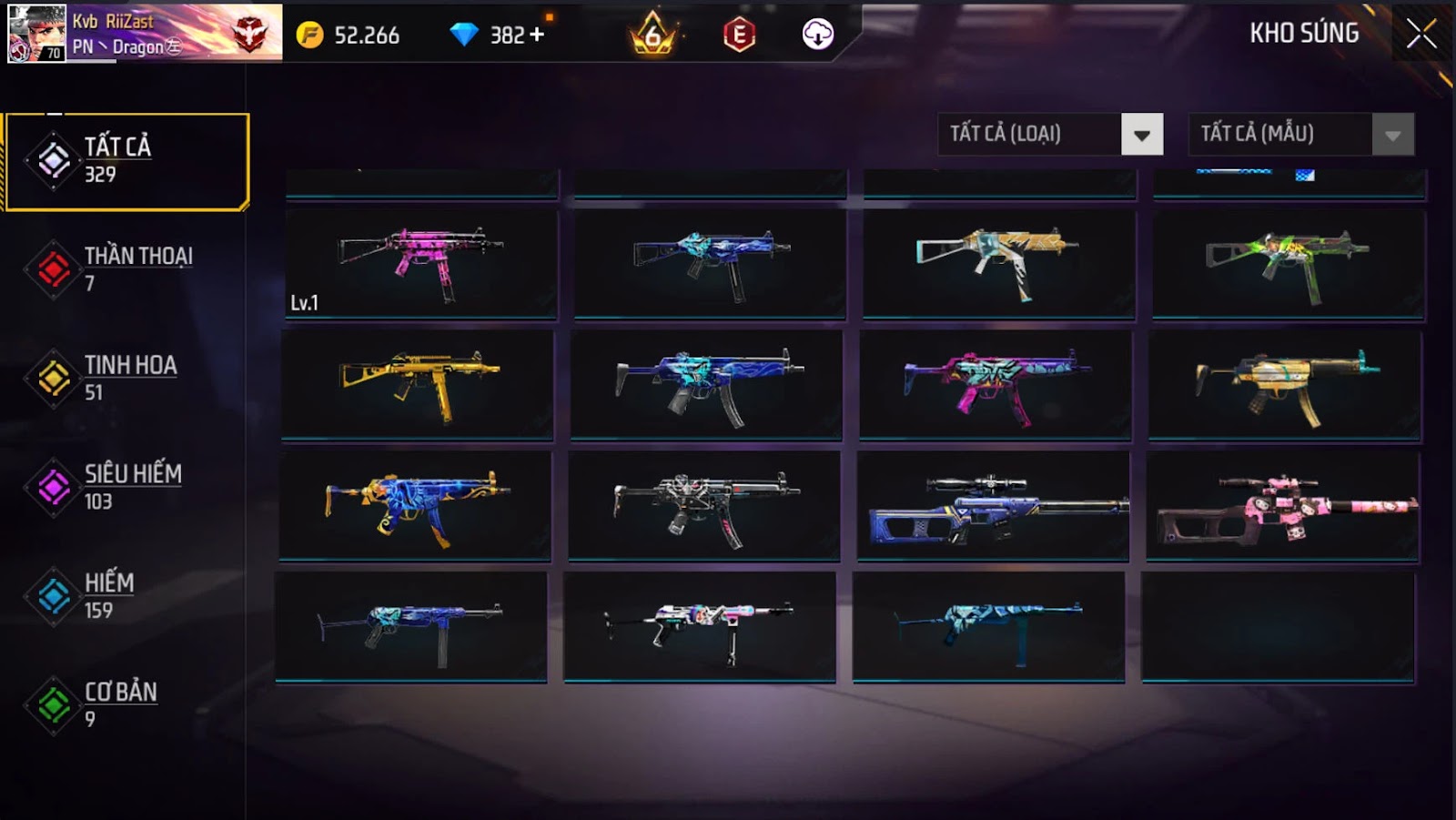Filter by Siêu Hiếm rarity
1456x820 pixels.
(126, 487)
